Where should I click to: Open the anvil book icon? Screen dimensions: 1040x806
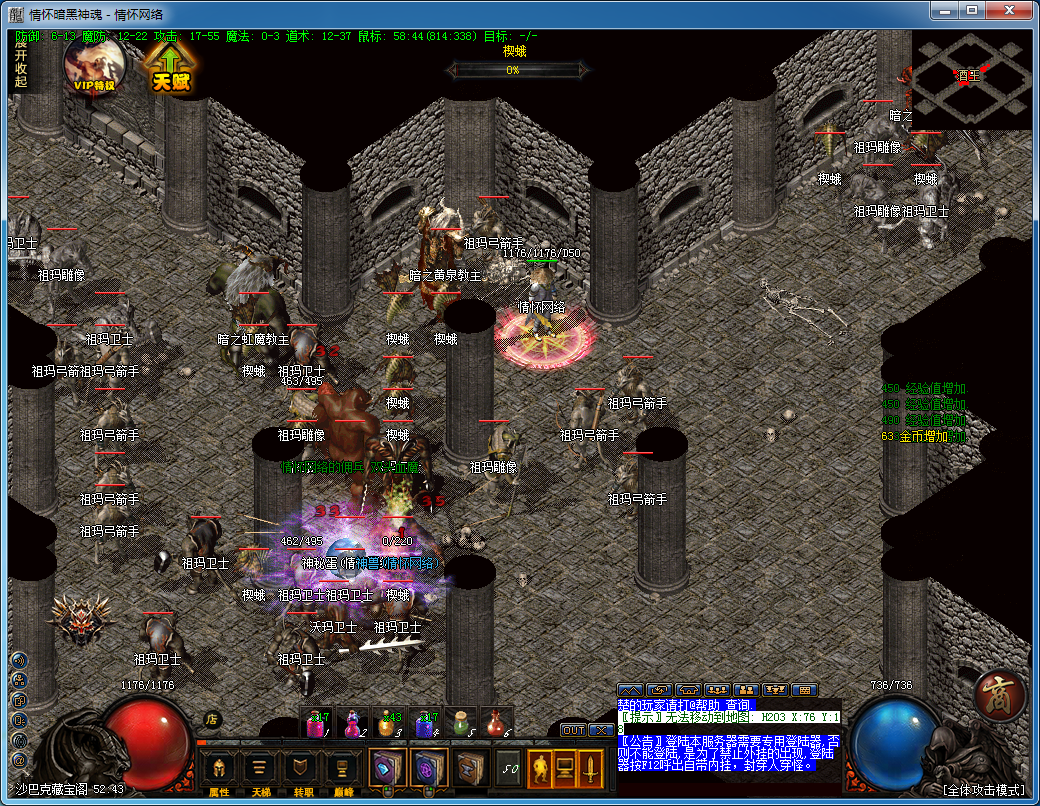coord(469,768)
